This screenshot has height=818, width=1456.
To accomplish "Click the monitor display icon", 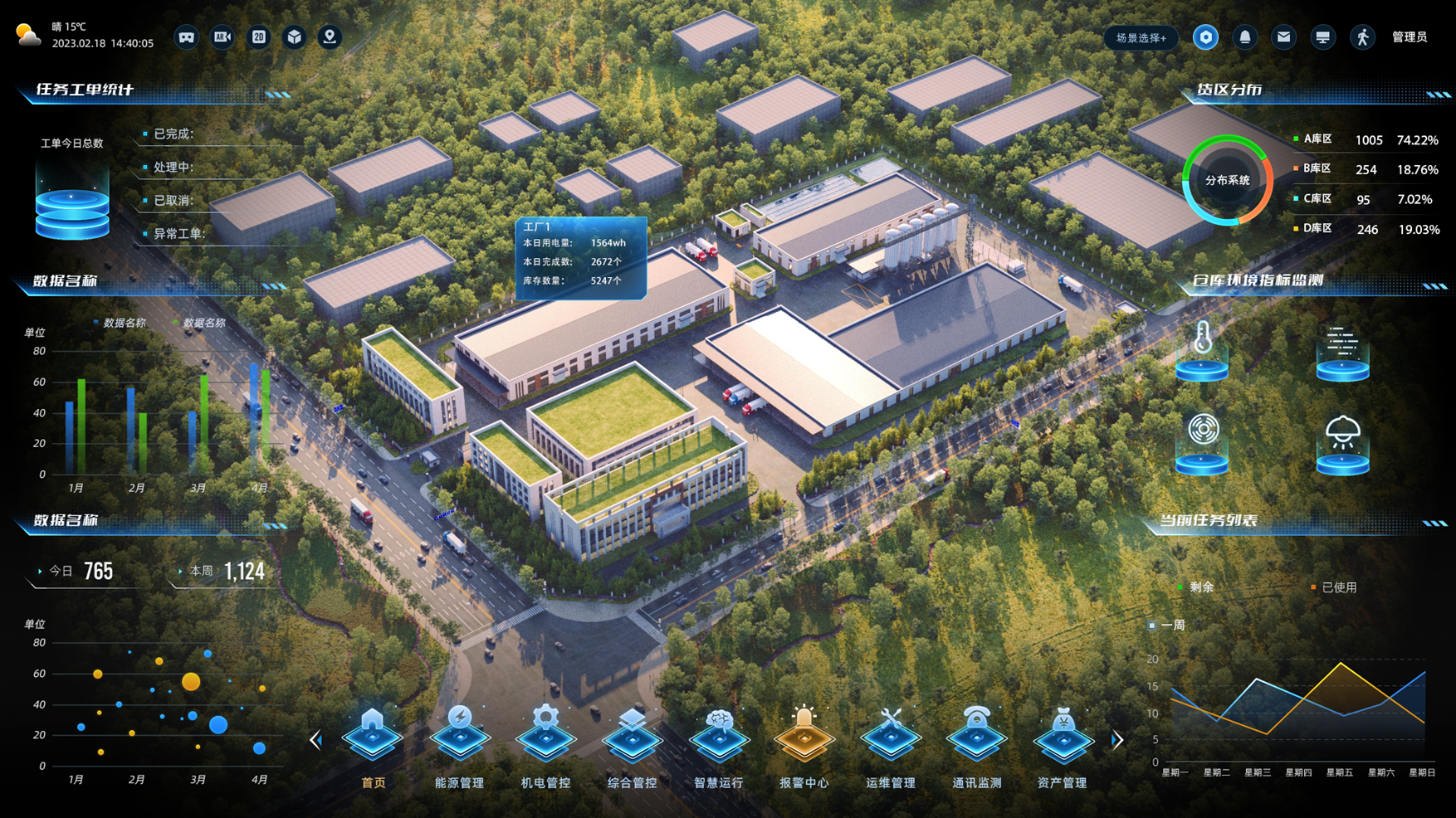I will 1322,37.
